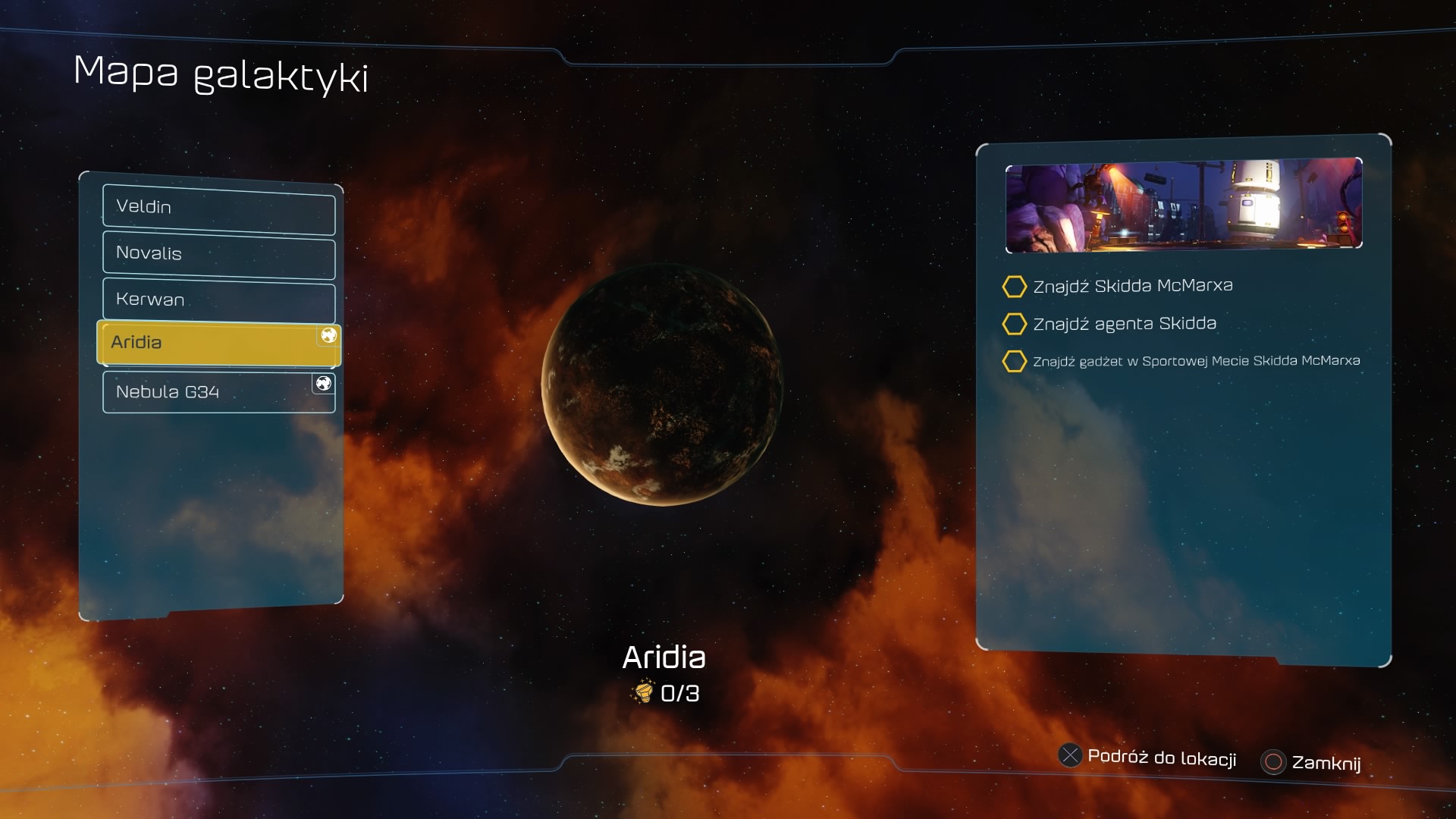Select the objective Znajdź Skidda McMarxa
This screenshot has width=1456, height=819.
tap(1132, 286)
